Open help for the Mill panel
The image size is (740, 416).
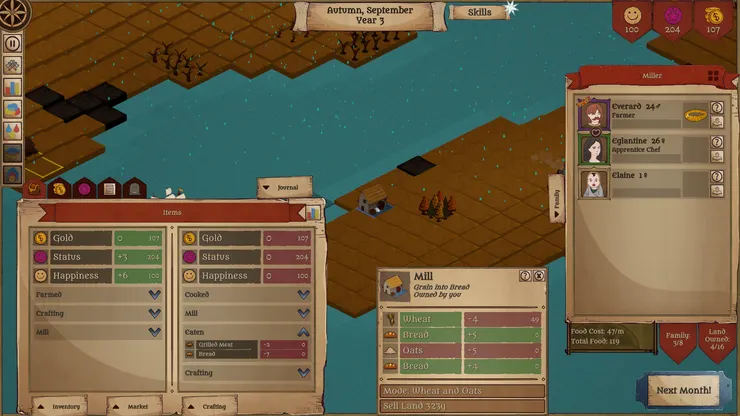coord(525,276)
